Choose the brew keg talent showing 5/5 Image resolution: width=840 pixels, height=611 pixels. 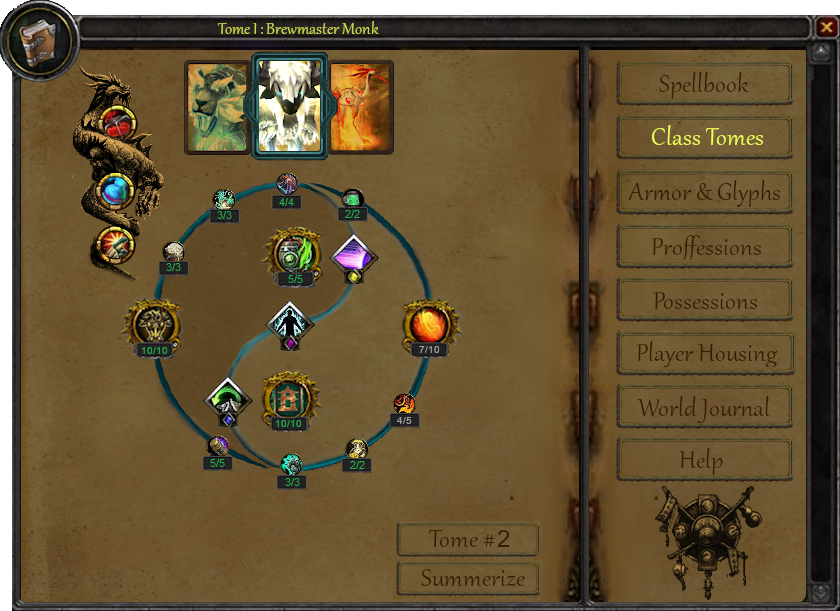tap(294, 255)
